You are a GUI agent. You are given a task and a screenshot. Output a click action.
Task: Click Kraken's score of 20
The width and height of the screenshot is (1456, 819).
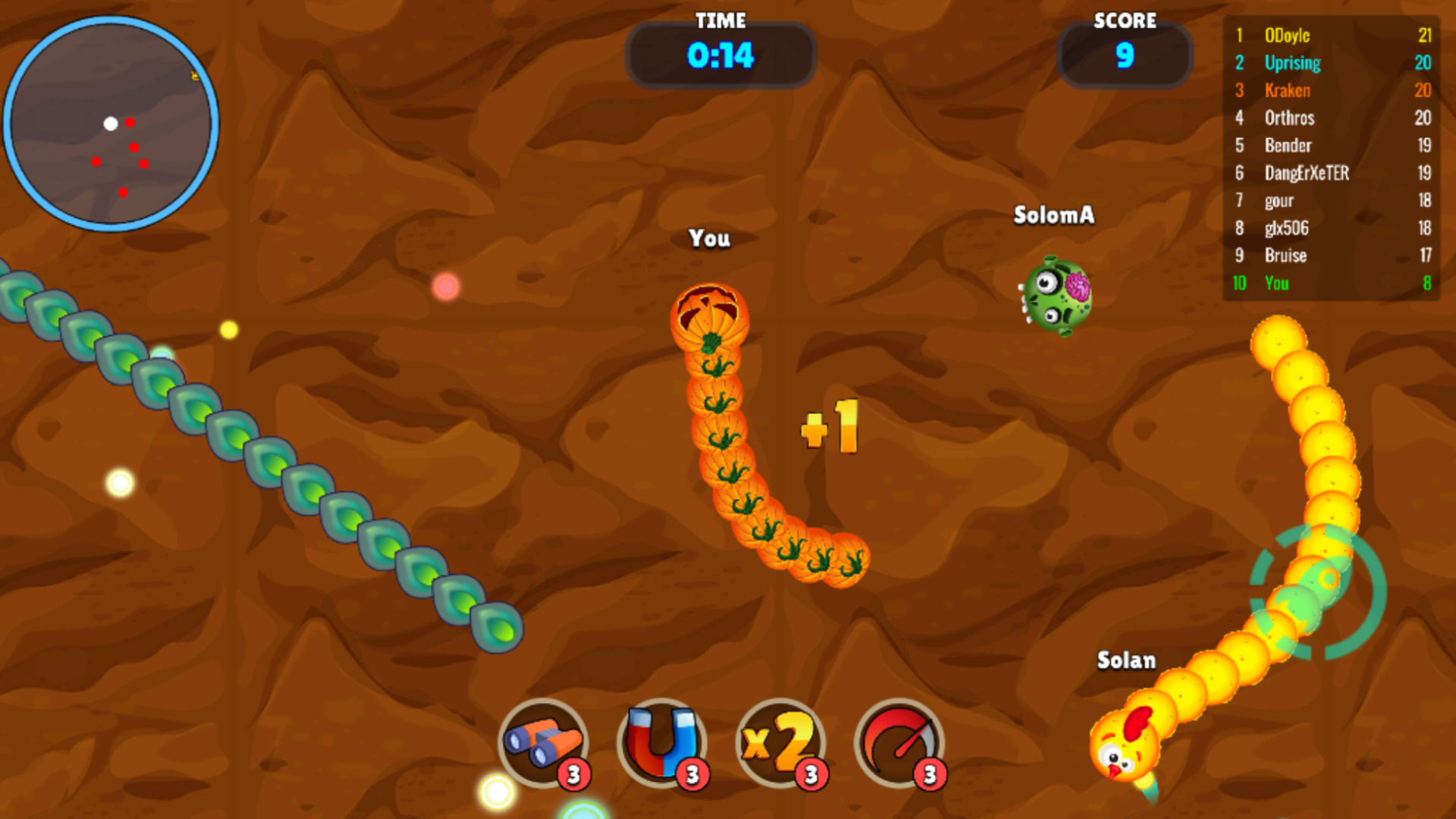(x=1423, y=90)
